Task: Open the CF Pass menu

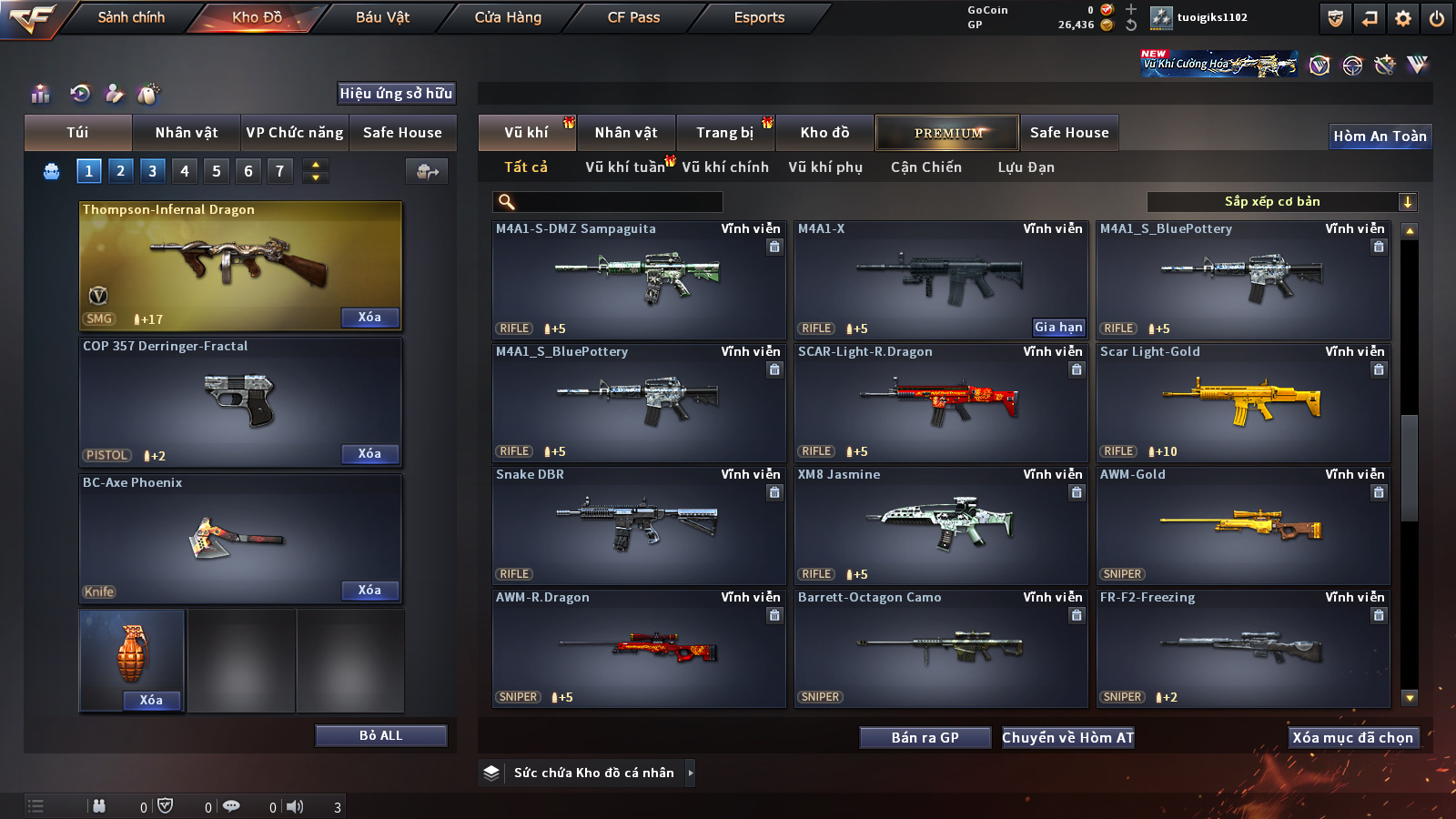Action: pyautogui.click(x=633, y=17)
